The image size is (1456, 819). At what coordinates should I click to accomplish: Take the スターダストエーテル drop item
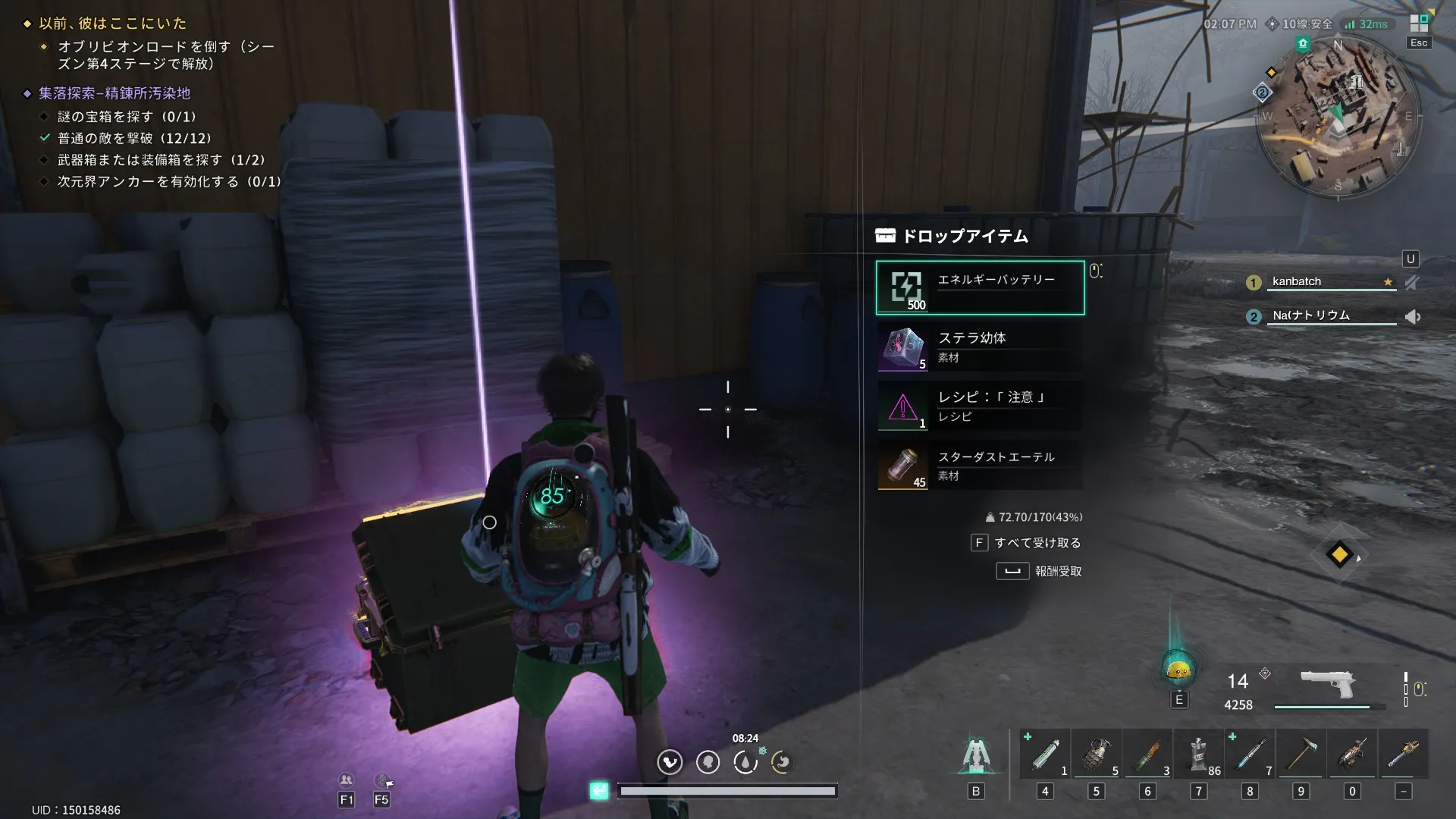point(980,466)
